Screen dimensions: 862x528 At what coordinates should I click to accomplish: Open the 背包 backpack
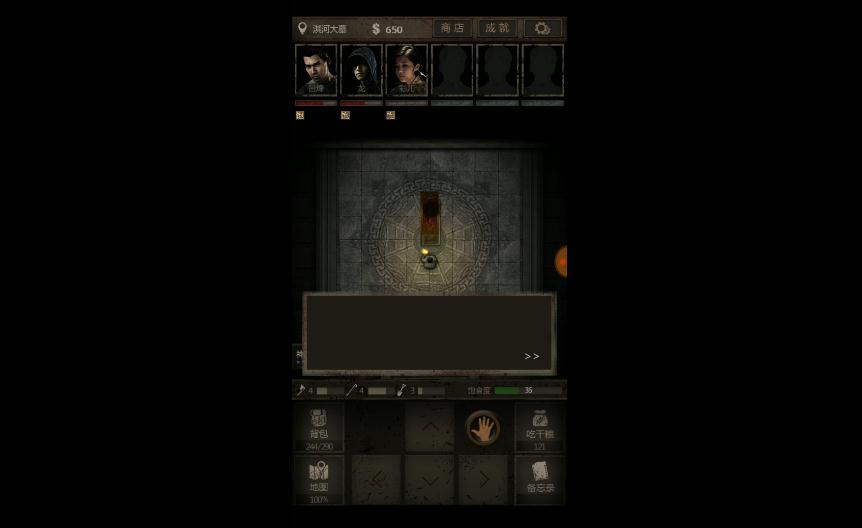point(319,428)
